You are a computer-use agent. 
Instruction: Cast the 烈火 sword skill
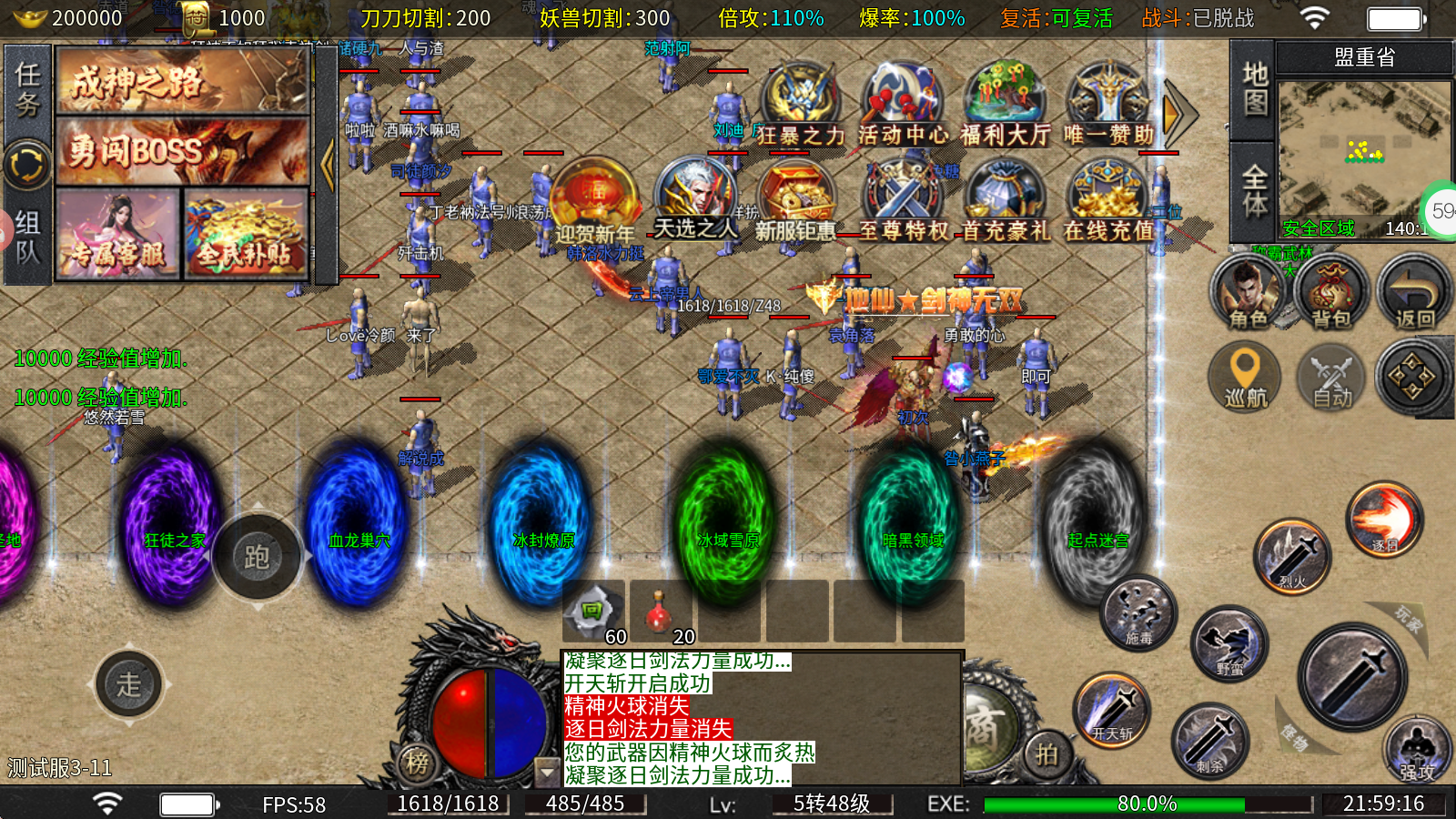click(1292, 555)
